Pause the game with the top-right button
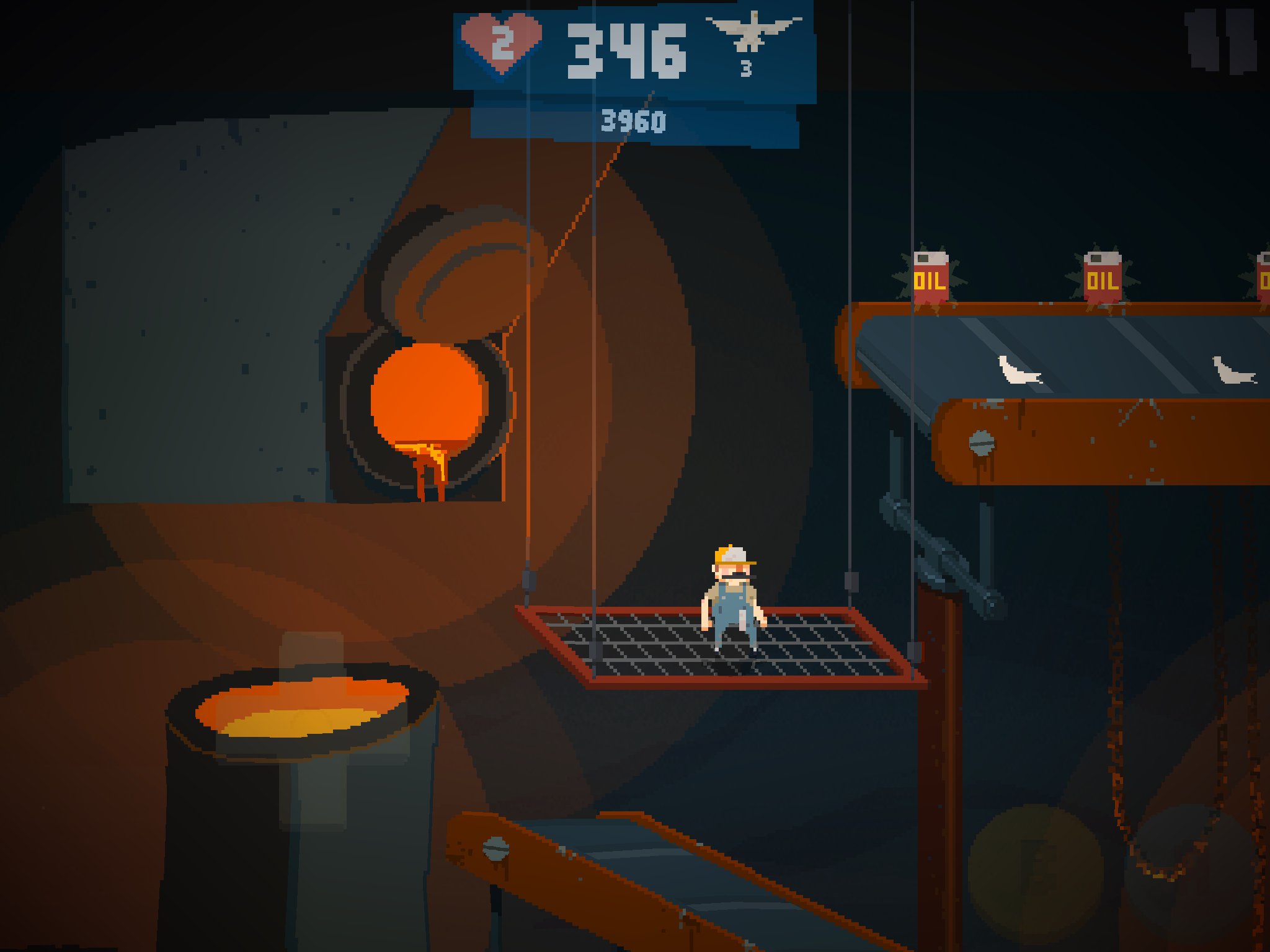 [1219, 41]
